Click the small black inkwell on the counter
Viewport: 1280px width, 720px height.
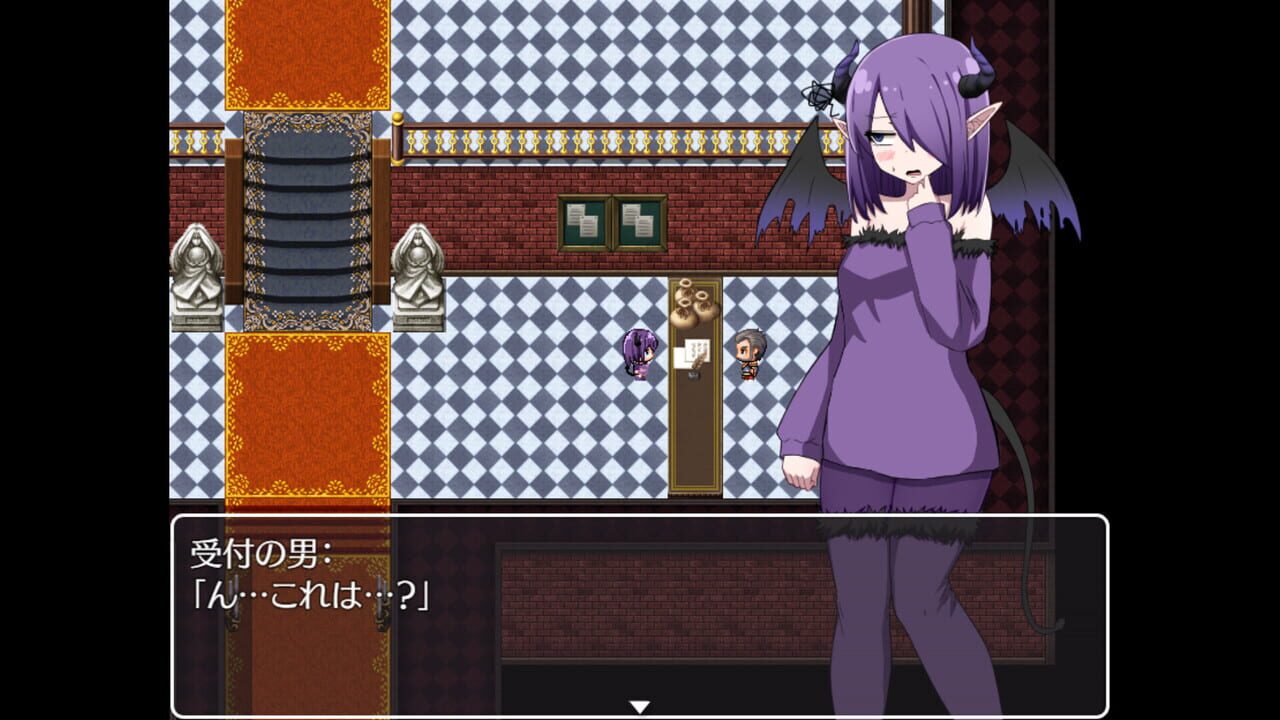click(693, 374)
